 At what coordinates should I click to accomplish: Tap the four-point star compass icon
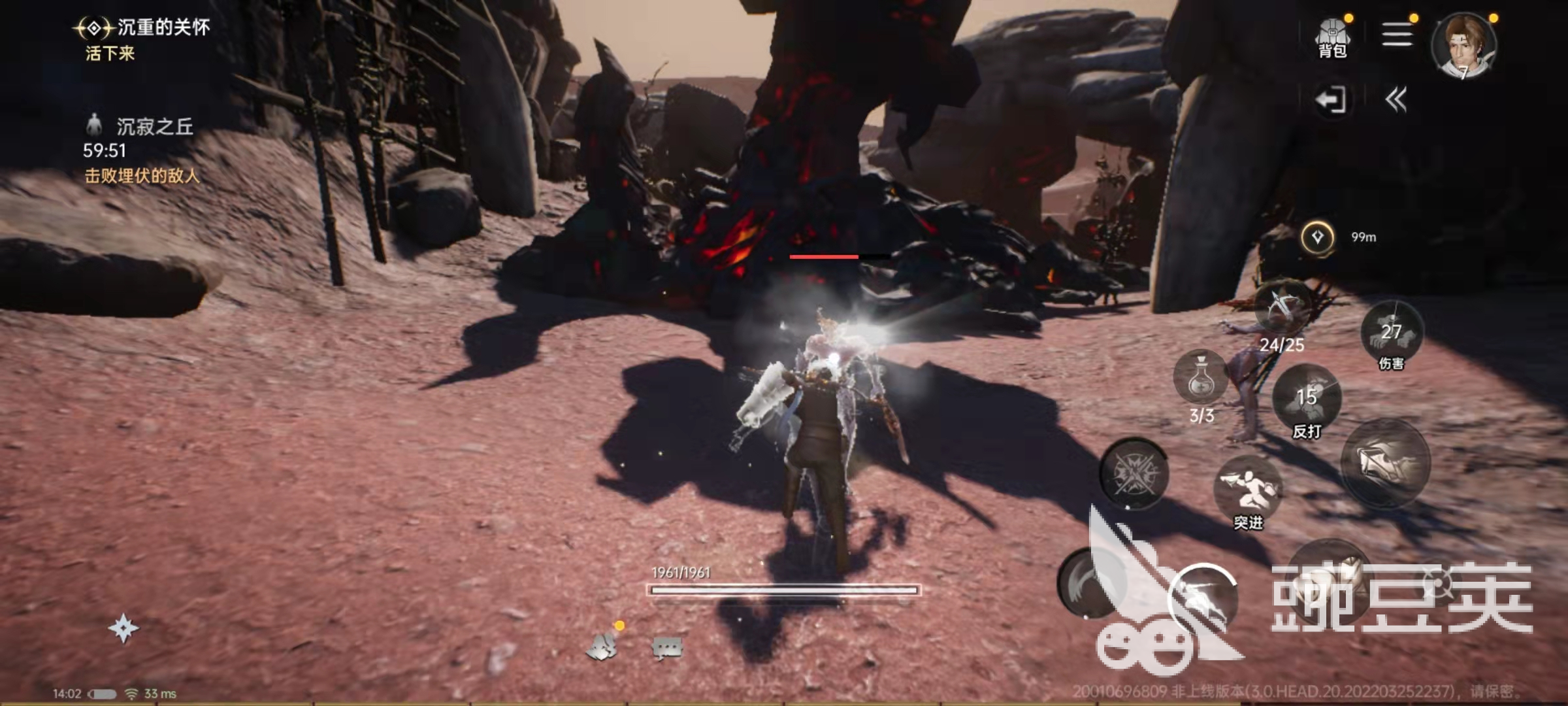123,629
